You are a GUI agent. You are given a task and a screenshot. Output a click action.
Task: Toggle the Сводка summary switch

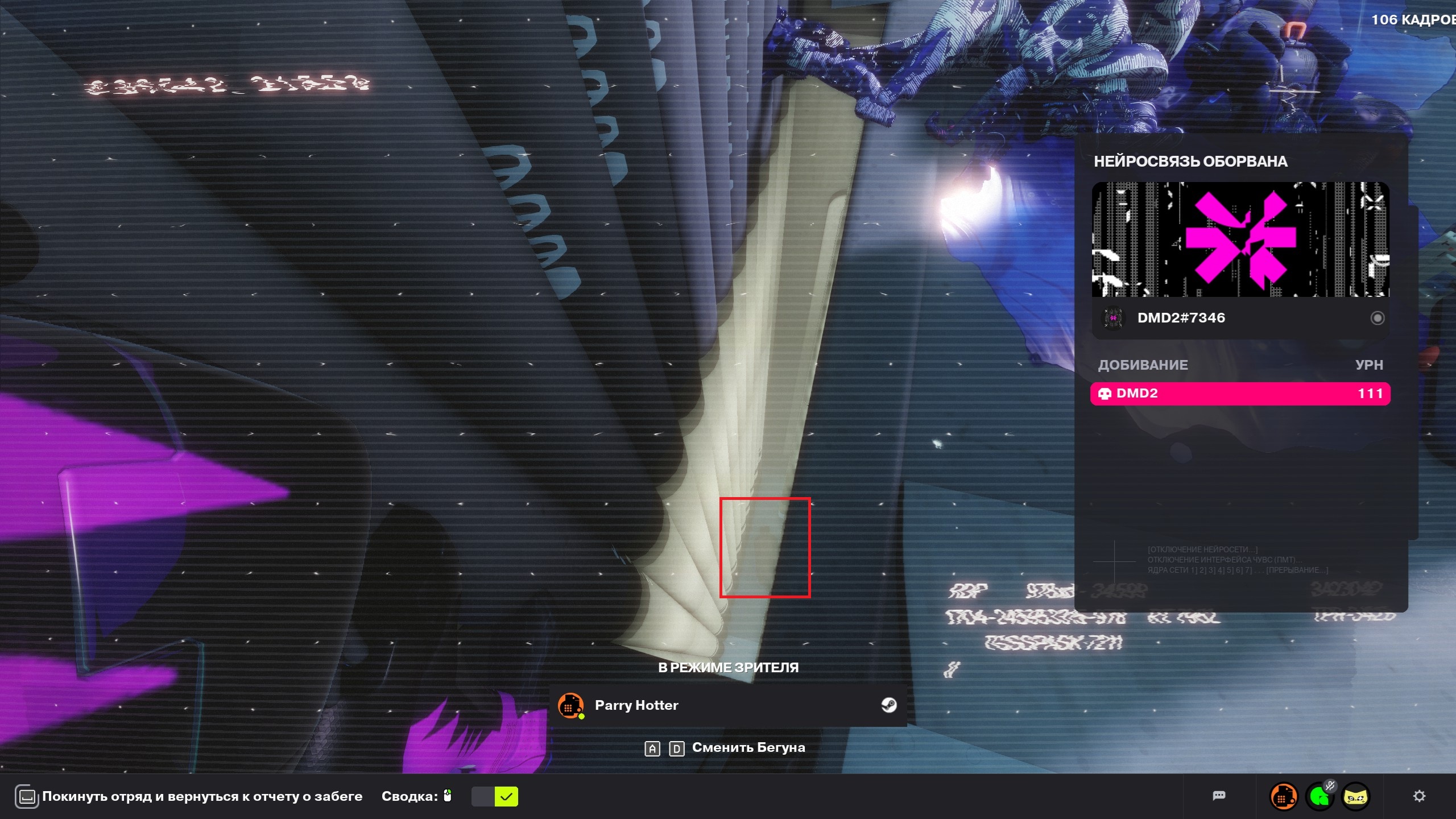pos(494,796)
